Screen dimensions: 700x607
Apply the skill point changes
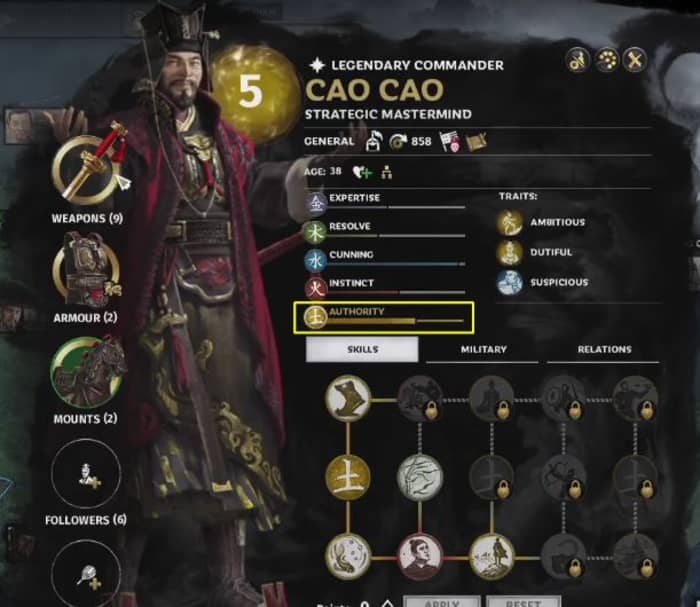click(x=442, y=602)
